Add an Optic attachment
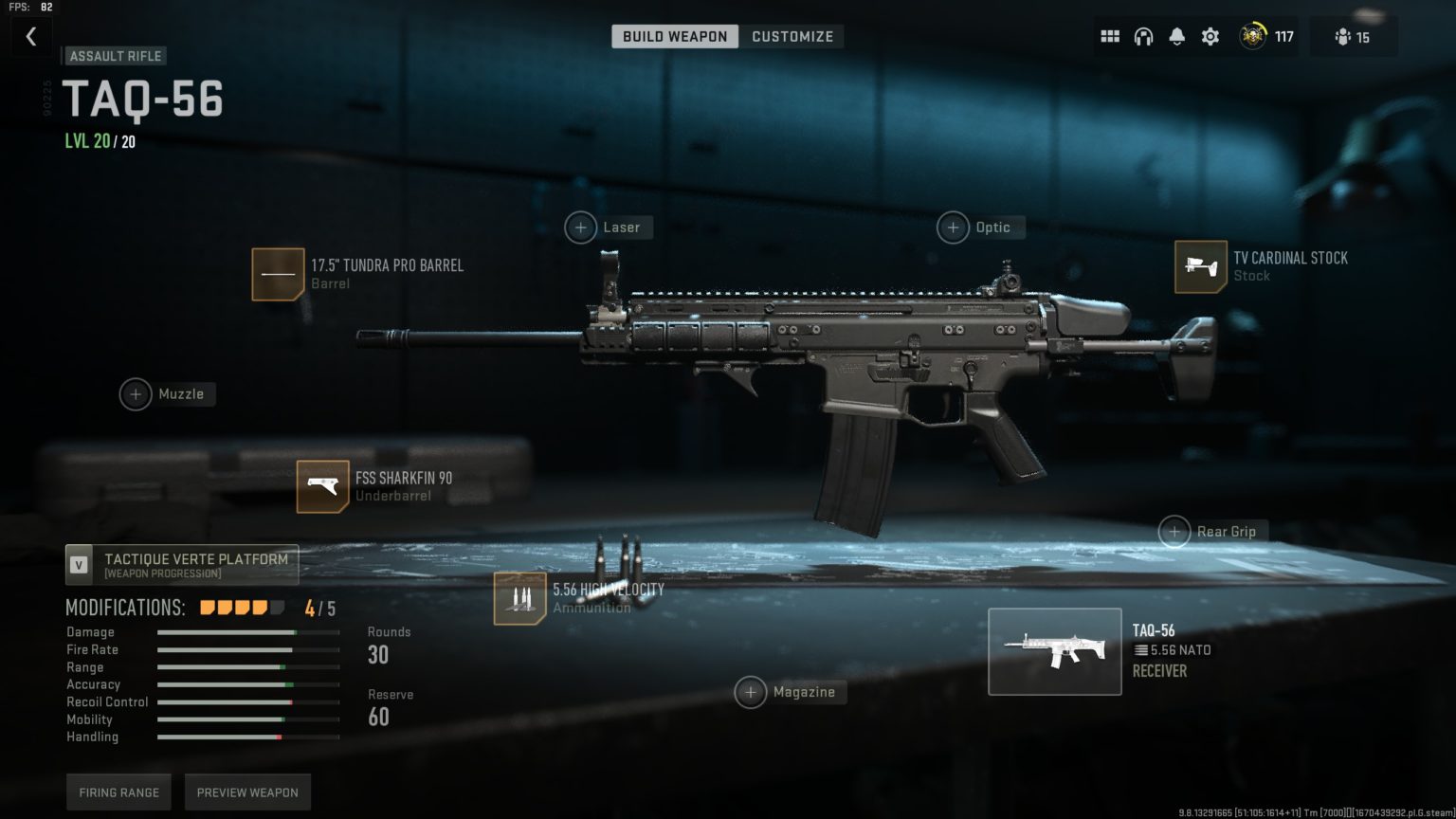 coord(953,227)
